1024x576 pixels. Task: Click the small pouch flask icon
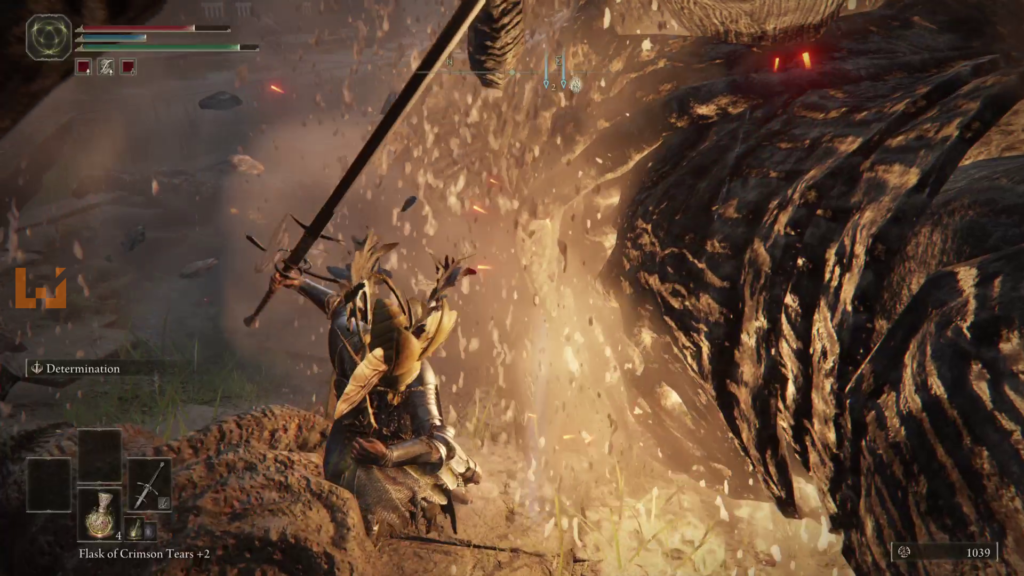[134, 528]
